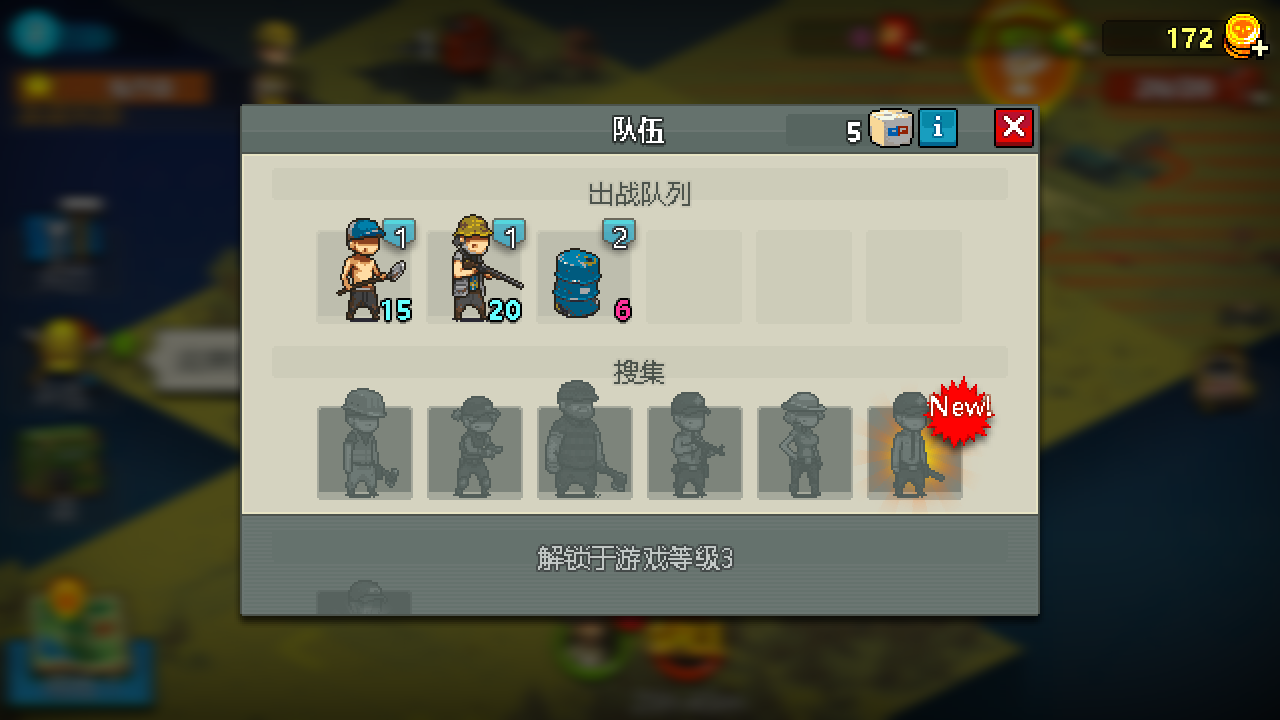Click first locked silhouette in 搜集 row
The width and height of the screenshot is (1280, 720).
point(365,450)
